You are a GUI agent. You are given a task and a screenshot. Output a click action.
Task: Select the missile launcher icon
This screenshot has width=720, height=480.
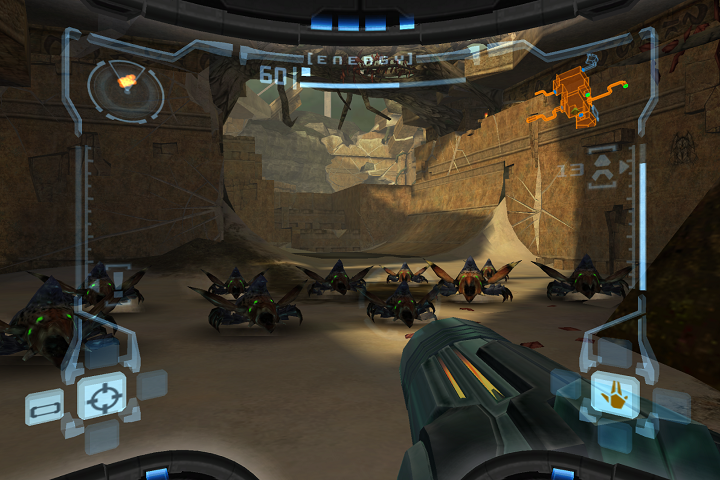(x=603, y=167)
